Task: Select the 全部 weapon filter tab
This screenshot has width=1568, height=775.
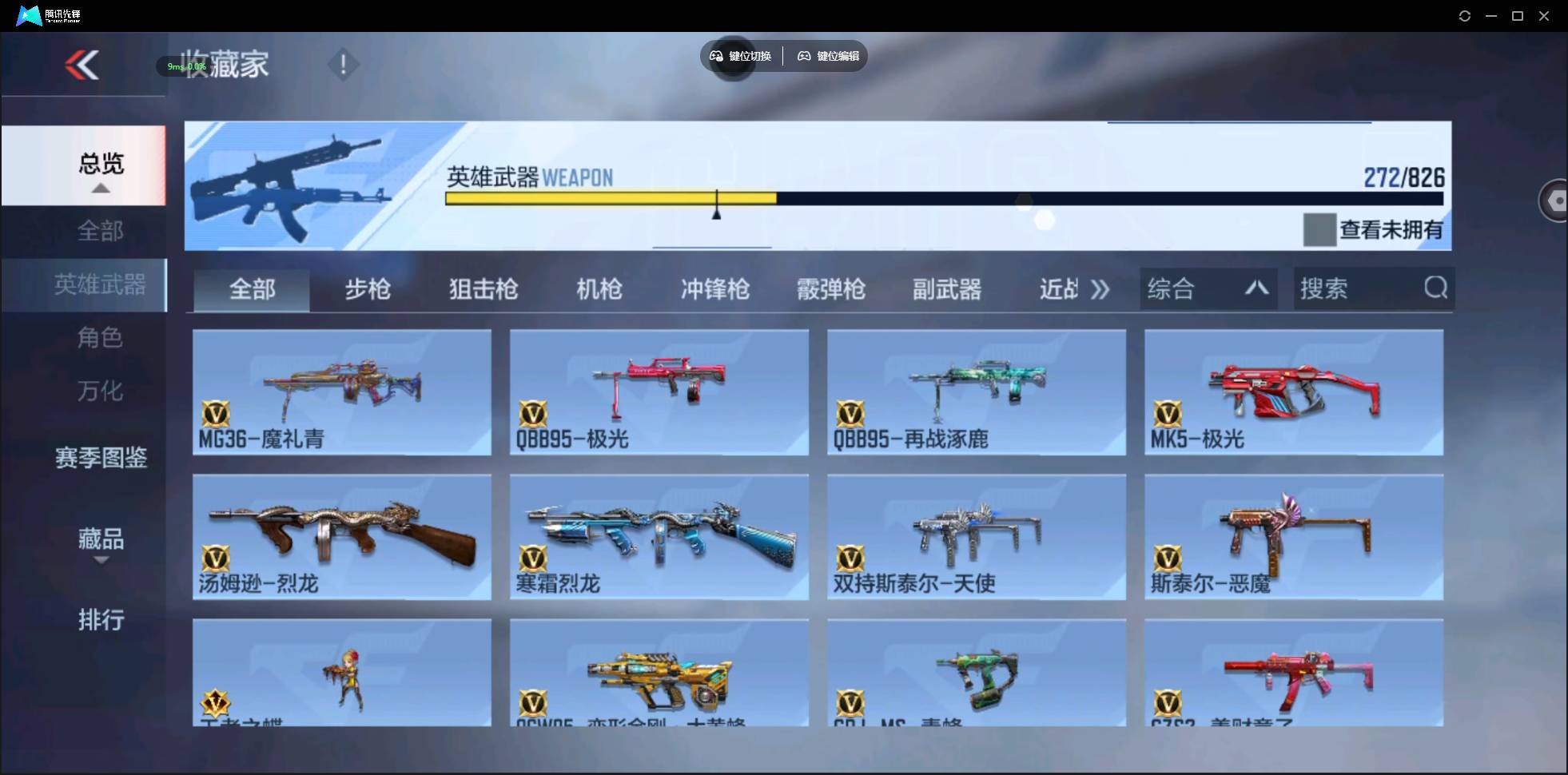Action: (x=251, y=289)
